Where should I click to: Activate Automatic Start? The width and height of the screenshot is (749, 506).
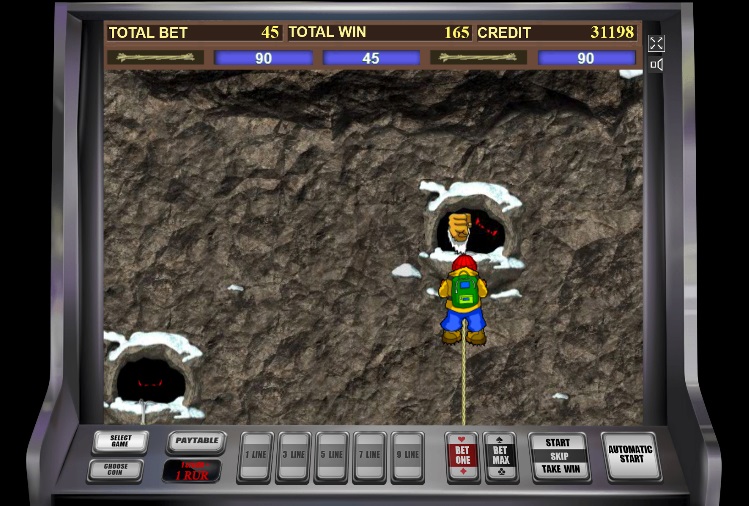(631, 456)
